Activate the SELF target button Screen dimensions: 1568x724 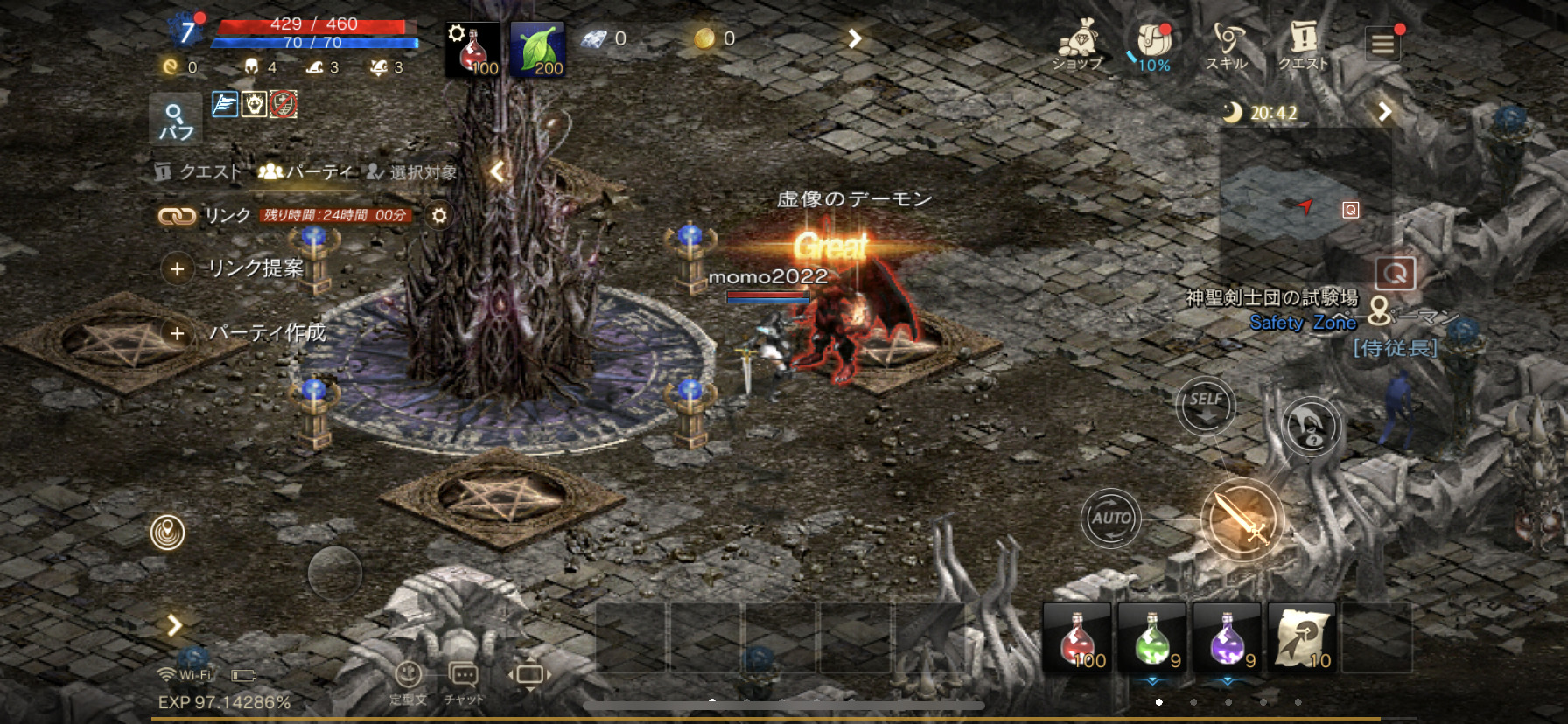(x=1205, y=405)
